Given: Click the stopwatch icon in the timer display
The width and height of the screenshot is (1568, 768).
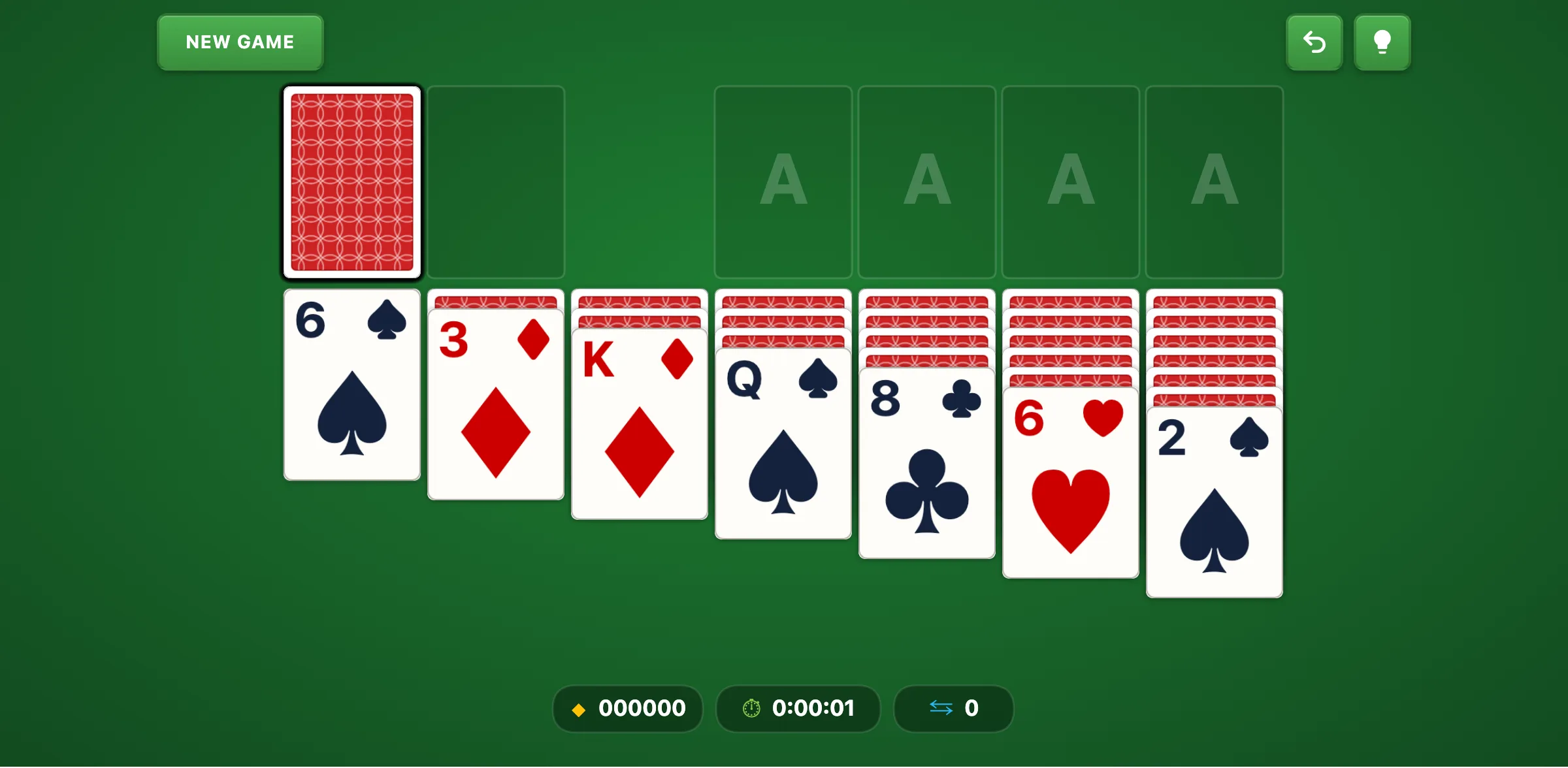Looking at the screenshot, I should coord(750,709).
